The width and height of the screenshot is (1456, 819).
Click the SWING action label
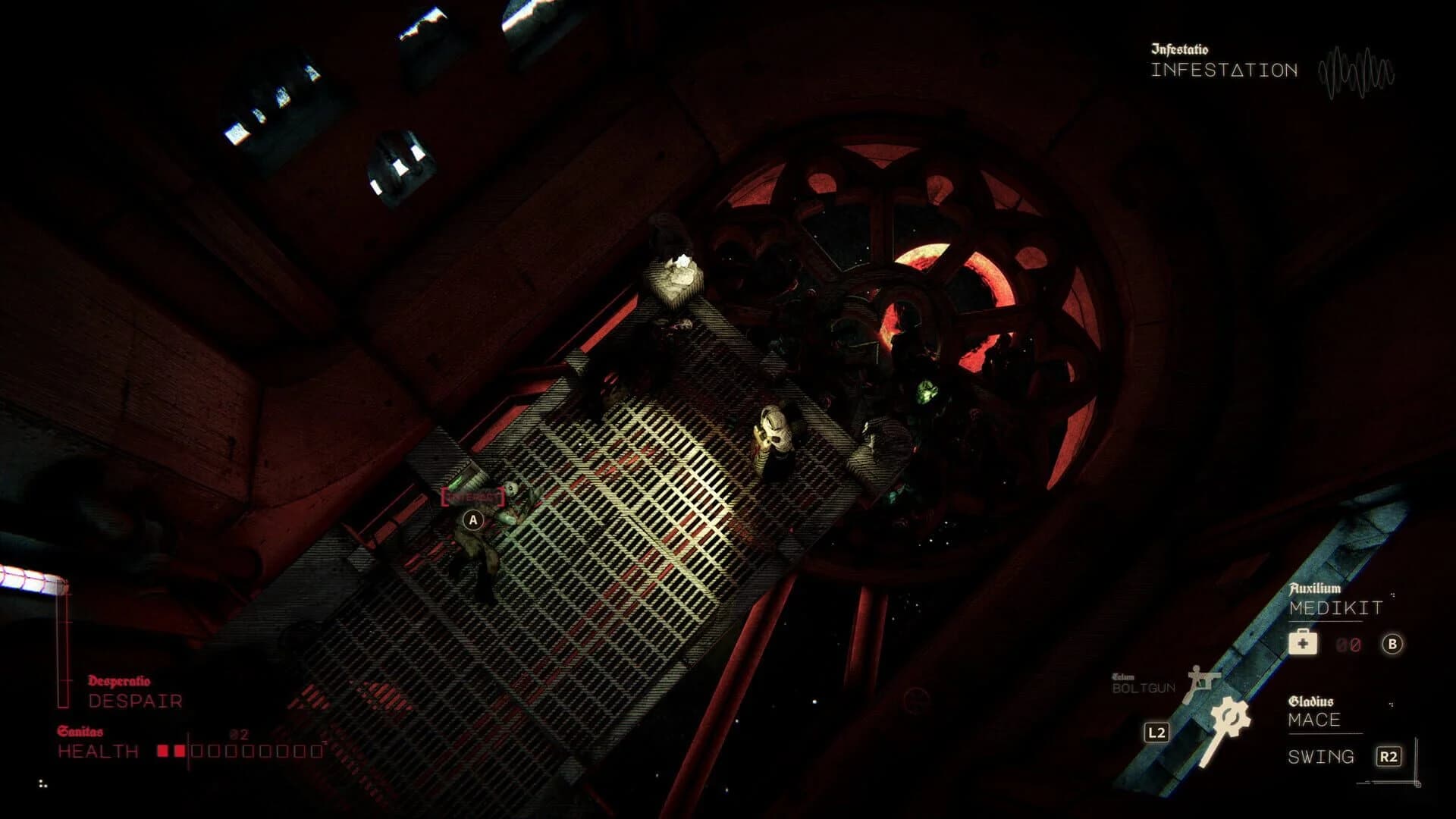pyautogui.click(x=1321, y=756)
